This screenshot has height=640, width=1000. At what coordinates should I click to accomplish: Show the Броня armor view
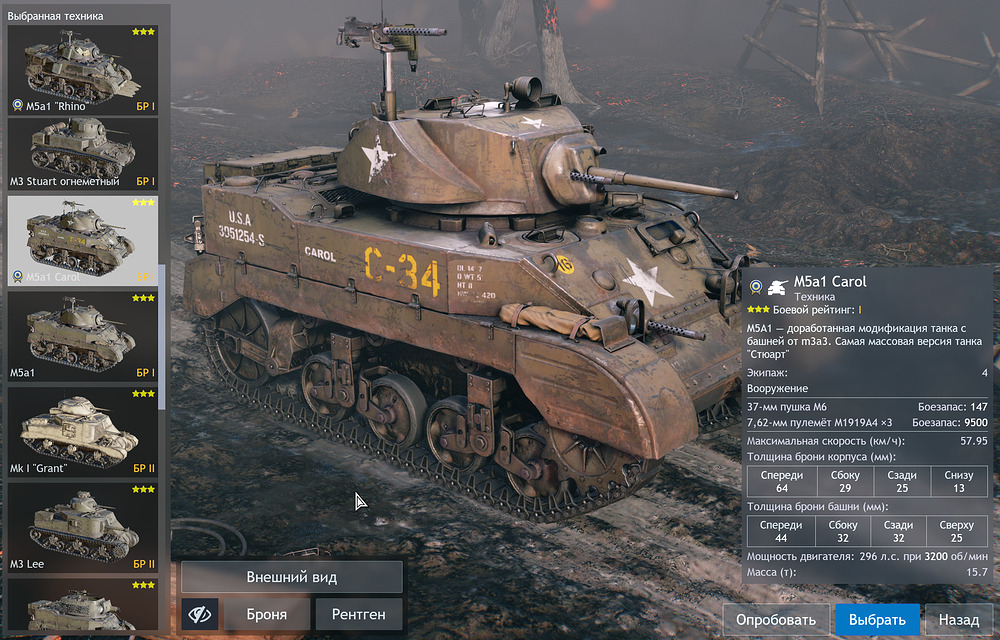tap(266, 615)
